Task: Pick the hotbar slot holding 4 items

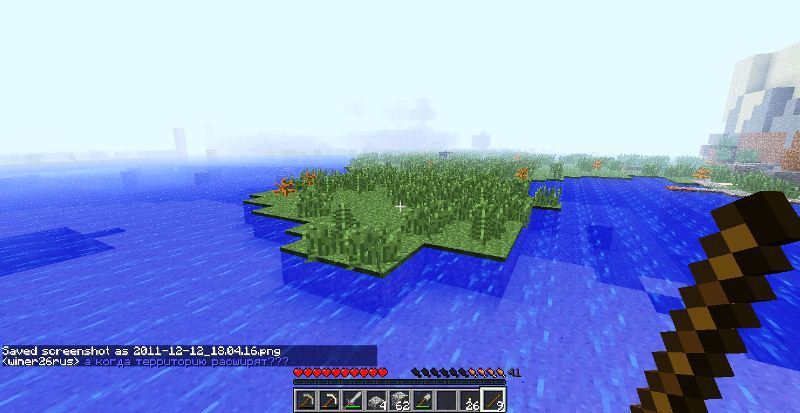Action: (x=377, y=400)
